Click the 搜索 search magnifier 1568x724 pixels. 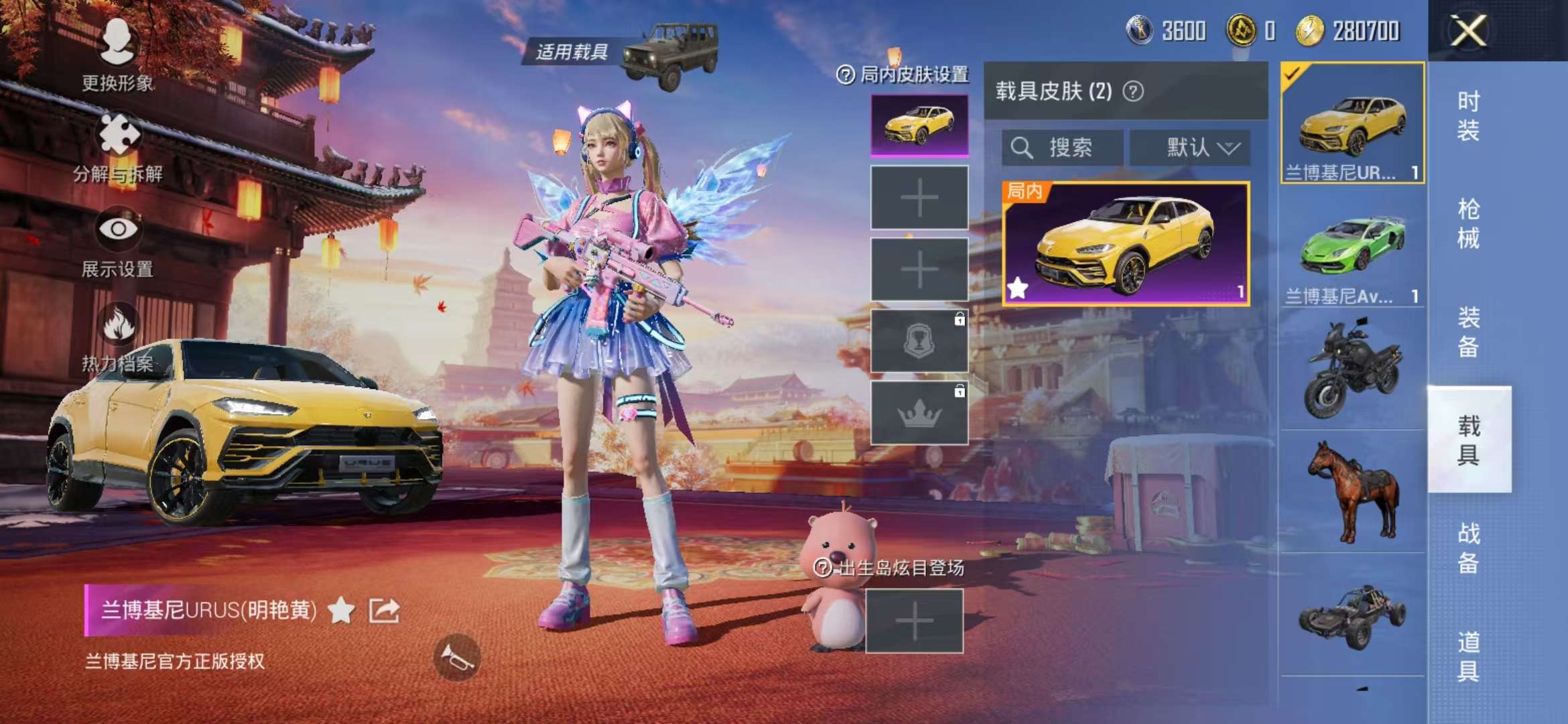pos(1023,149)
